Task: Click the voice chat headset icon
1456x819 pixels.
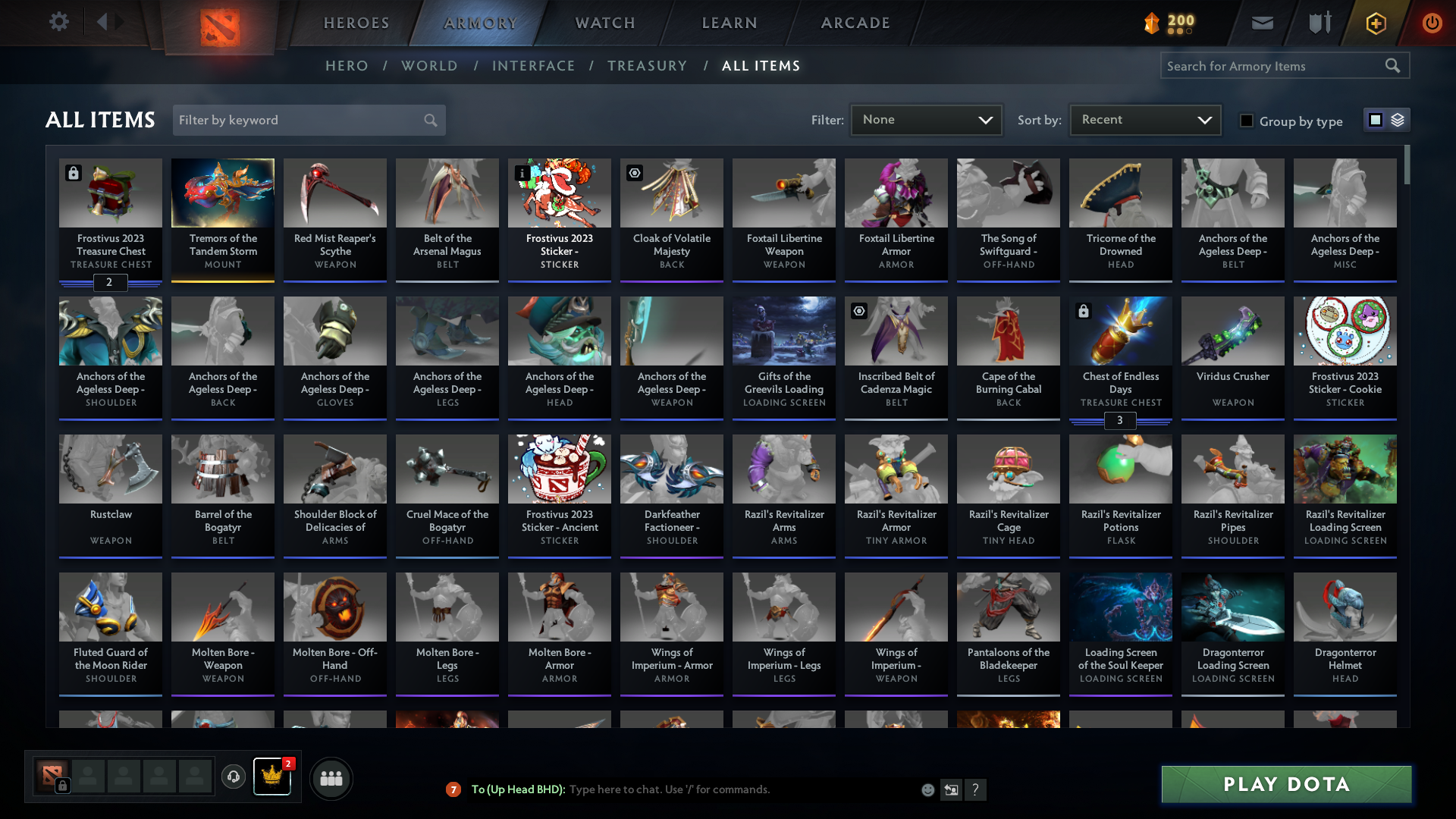Action: pyautogui.click(x=234, y=777)
